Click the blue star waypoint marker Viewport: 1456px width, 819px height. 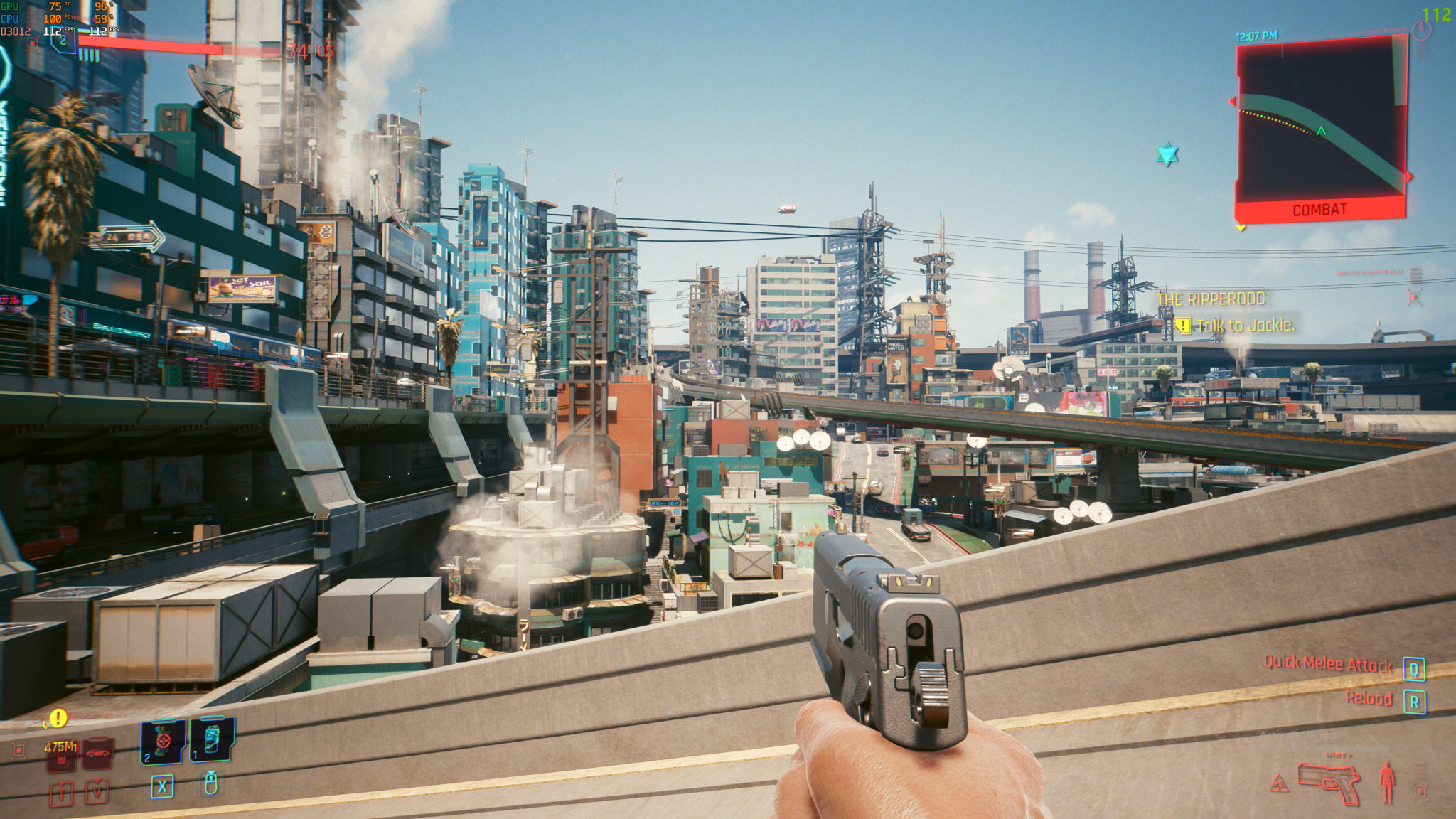click(x=1167, y=154)
